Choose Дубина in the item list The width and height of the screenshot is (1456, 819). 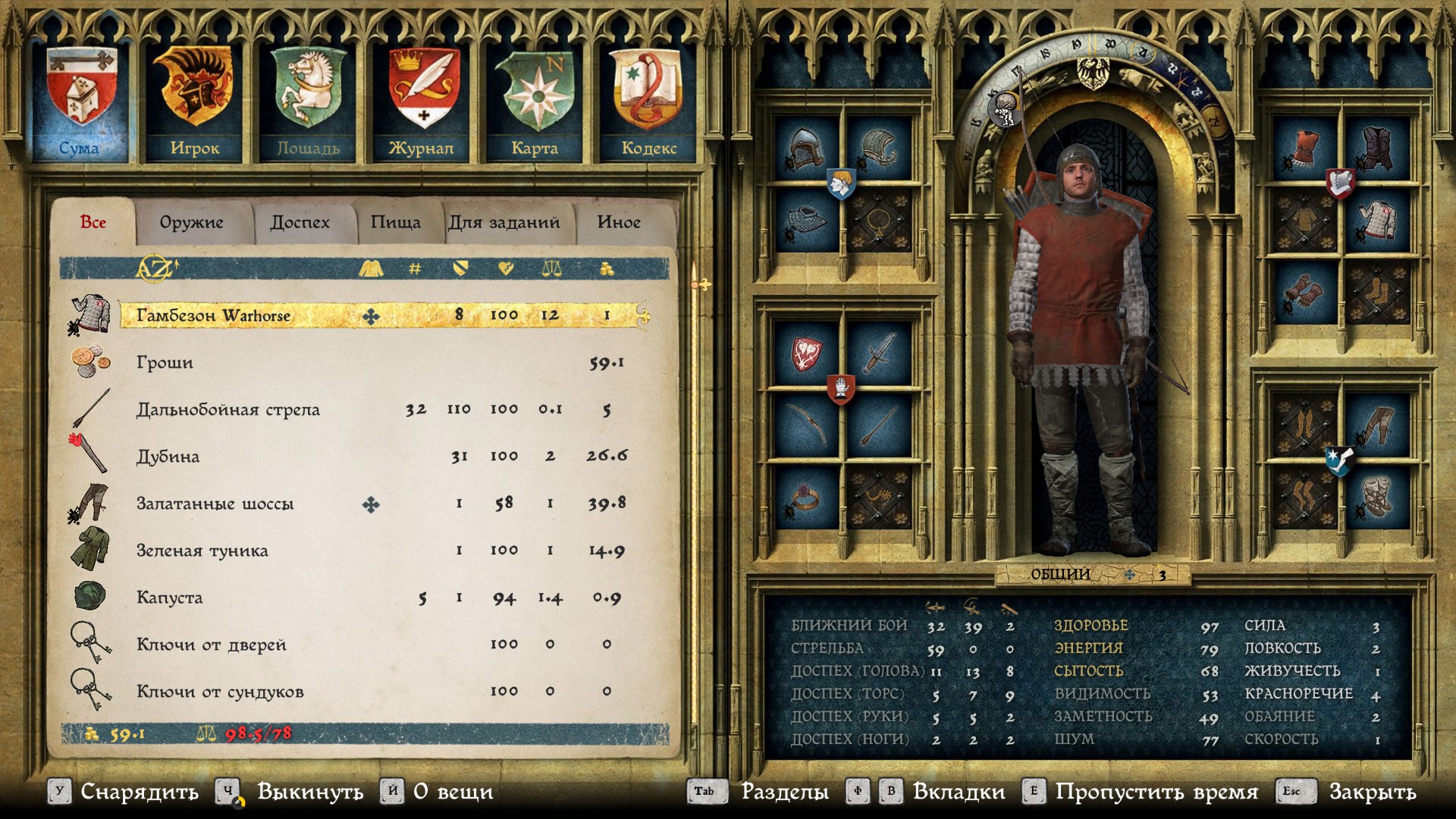point(168,457)
